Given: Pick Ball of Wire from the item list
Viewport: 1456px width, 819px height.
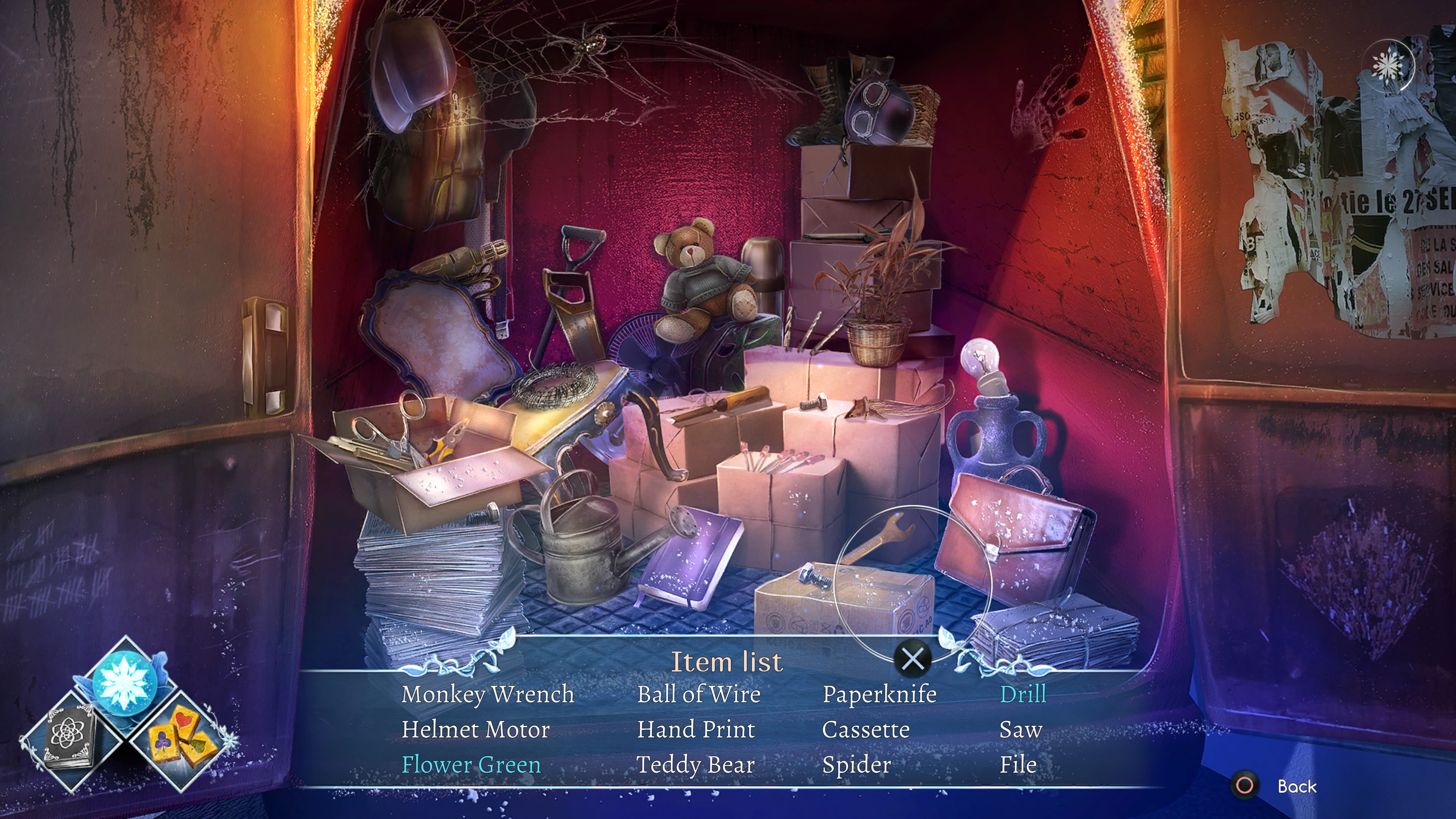Looking at the screenshot, I should coord(698,694).
